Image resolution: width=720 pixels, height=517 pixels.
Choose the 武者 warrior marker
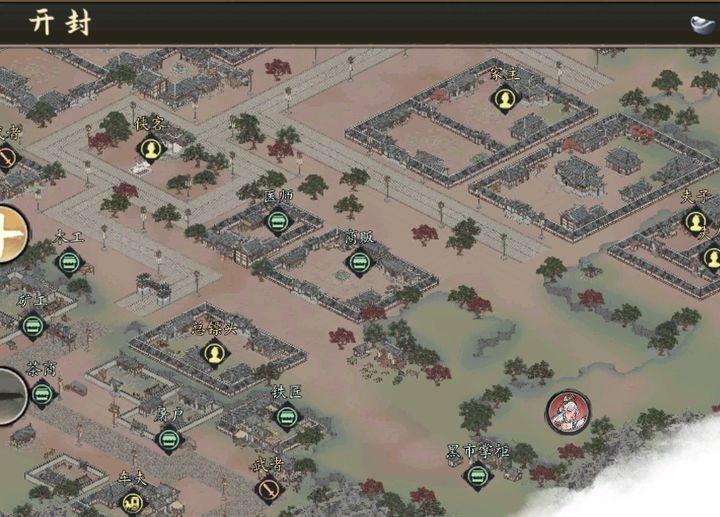tap(268, 490)
